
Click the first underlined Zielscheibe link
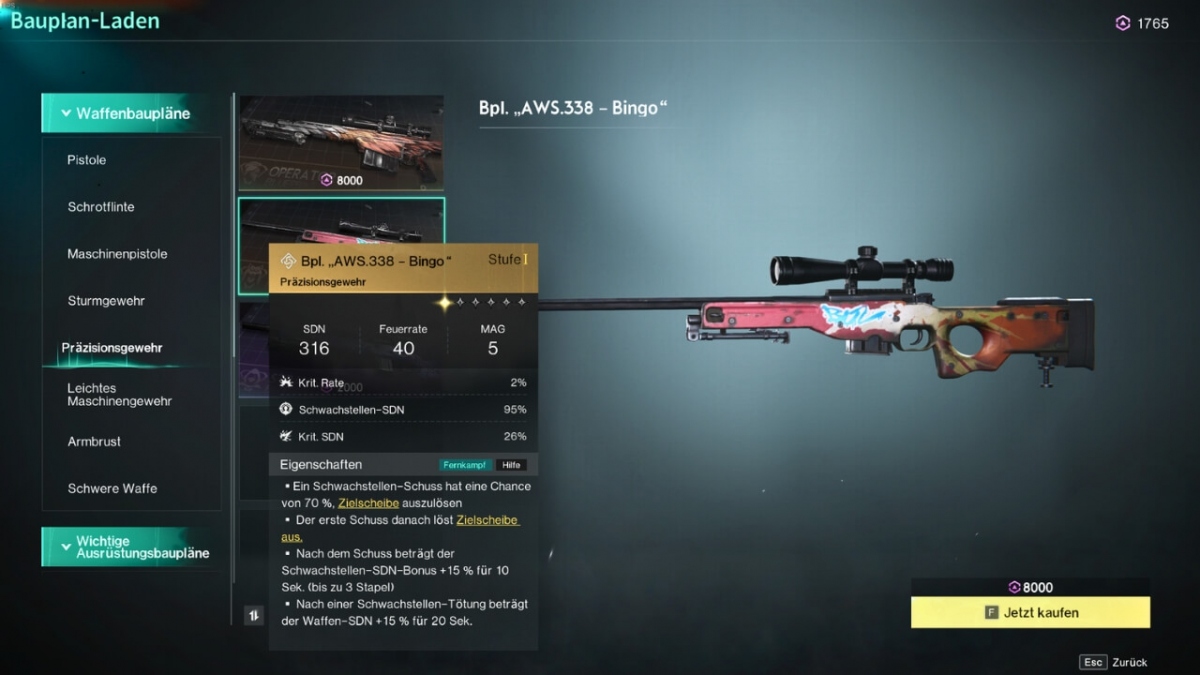coord(369,503)
